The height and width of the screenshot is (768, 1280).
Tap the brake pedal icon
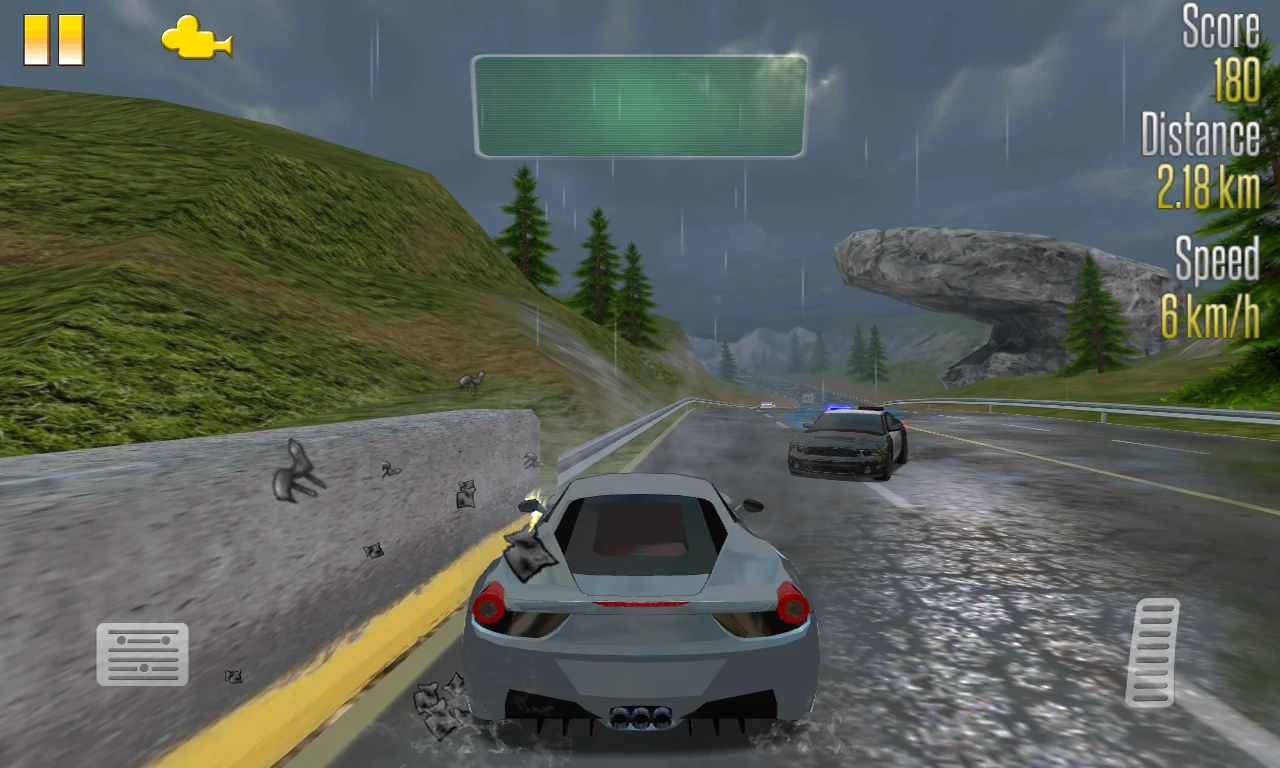tap(142, 655)
